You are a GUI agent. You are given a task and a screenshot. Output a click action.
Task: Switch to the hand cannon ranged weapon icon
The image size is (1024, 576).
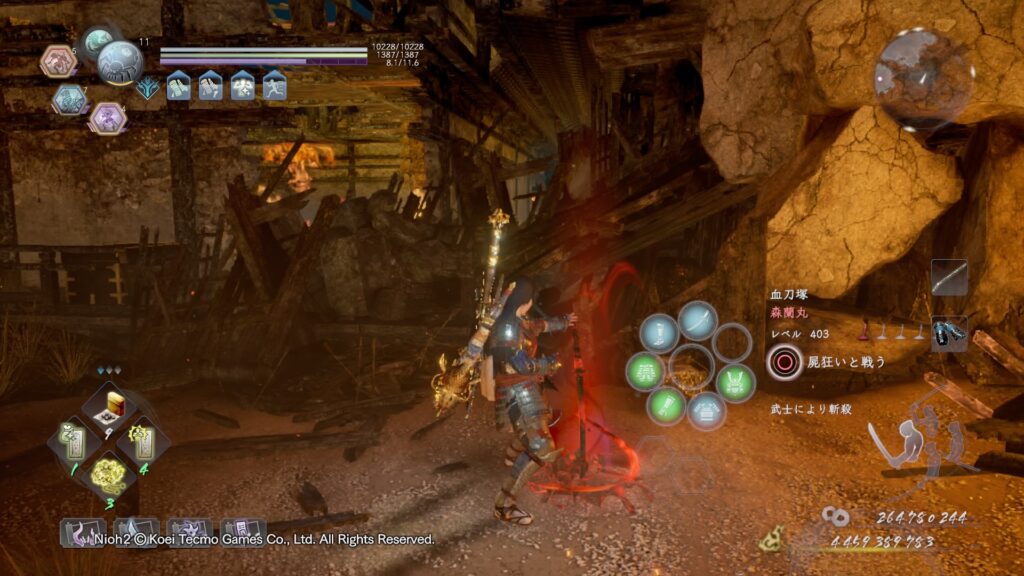click(x=948, y=333)
